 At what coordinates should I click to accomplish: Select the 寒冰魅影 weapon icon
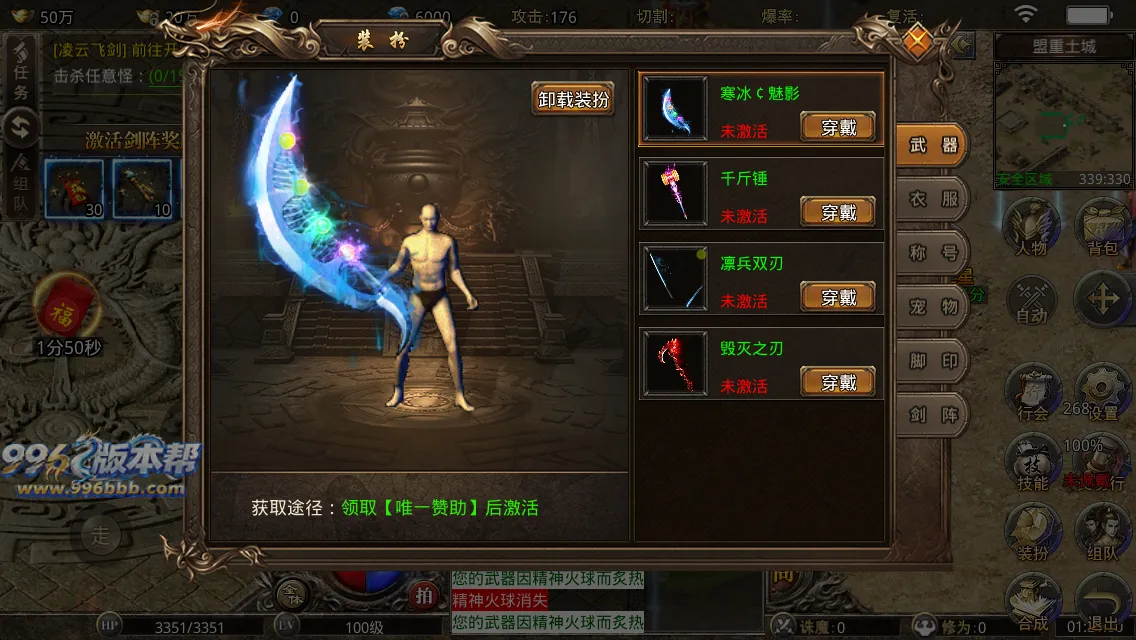coord(675,109)
